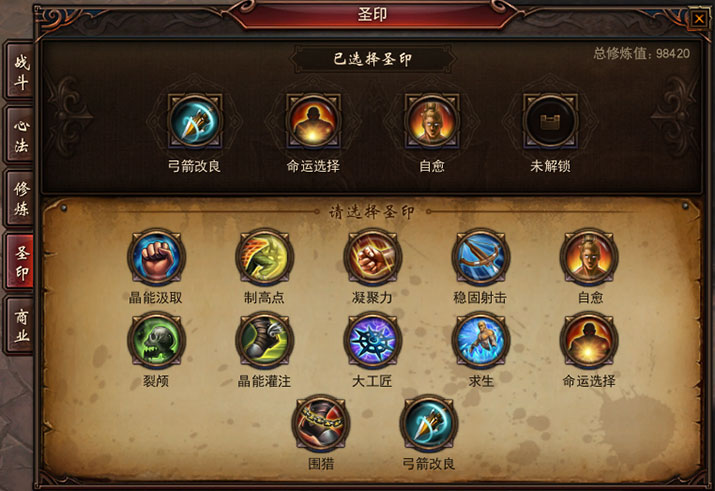Viewport: 715px width, 491px height.
Task: Click the locked 未解锁 seal slot
Action: (551, 122)
